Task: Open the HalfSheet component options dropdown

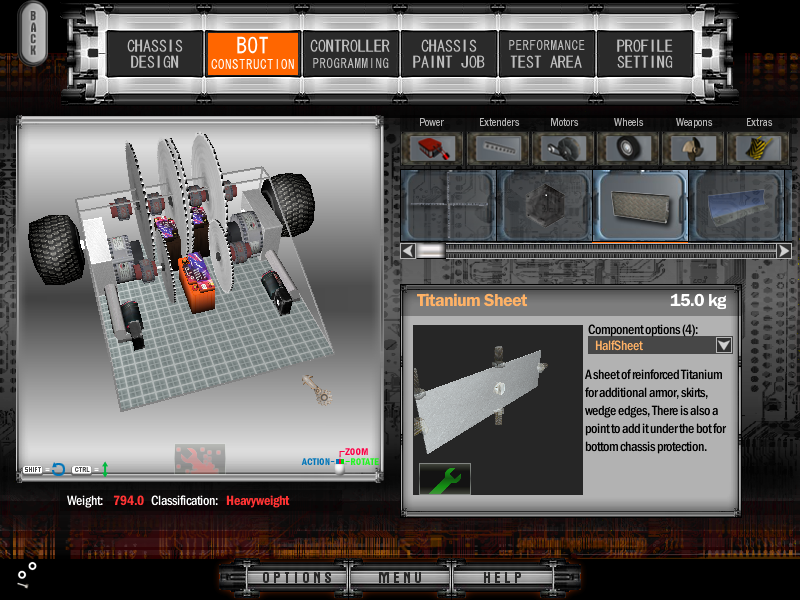Action: pos(724,345)
